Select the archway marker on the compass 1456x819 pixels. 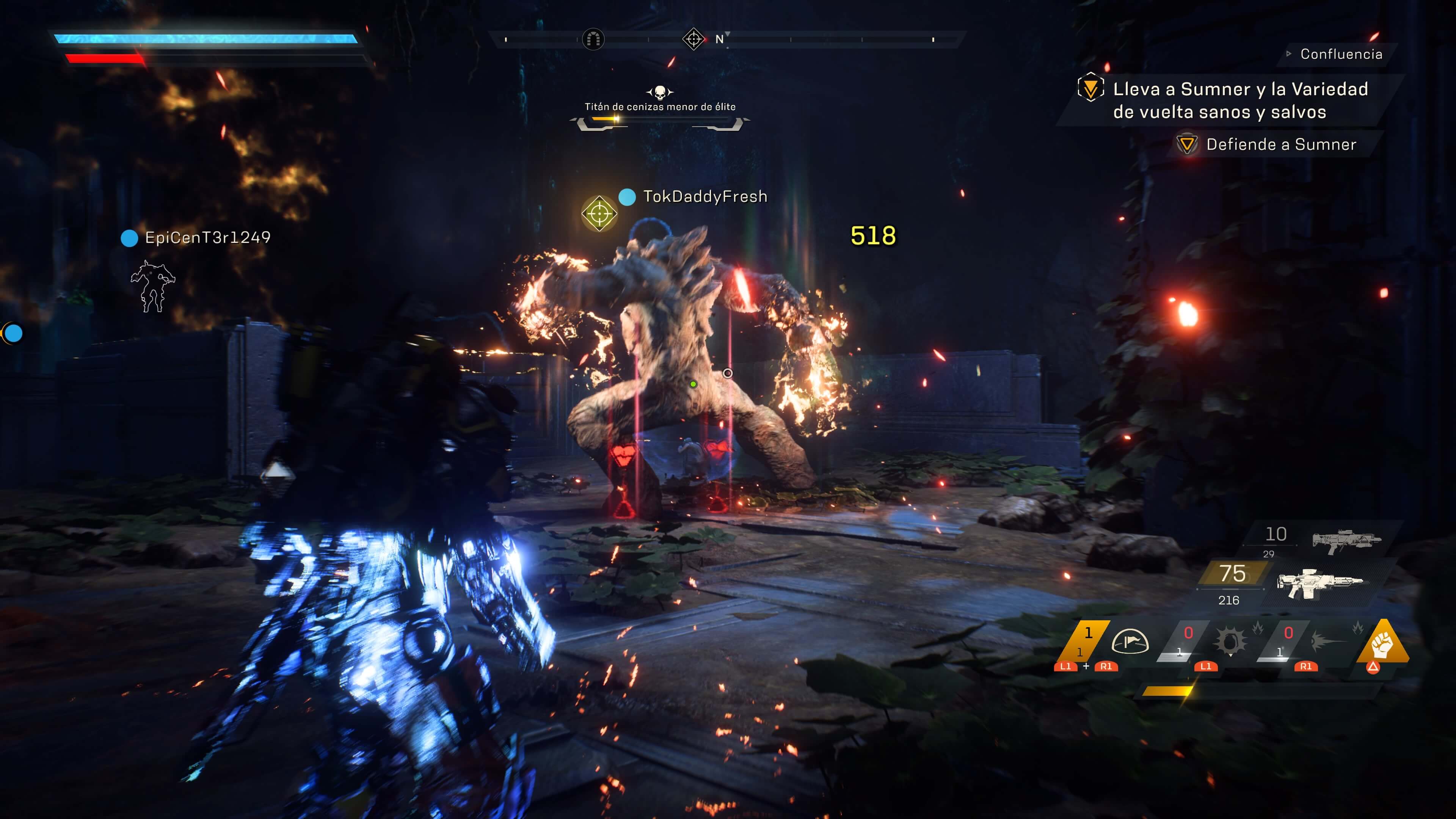click(593, 39)
